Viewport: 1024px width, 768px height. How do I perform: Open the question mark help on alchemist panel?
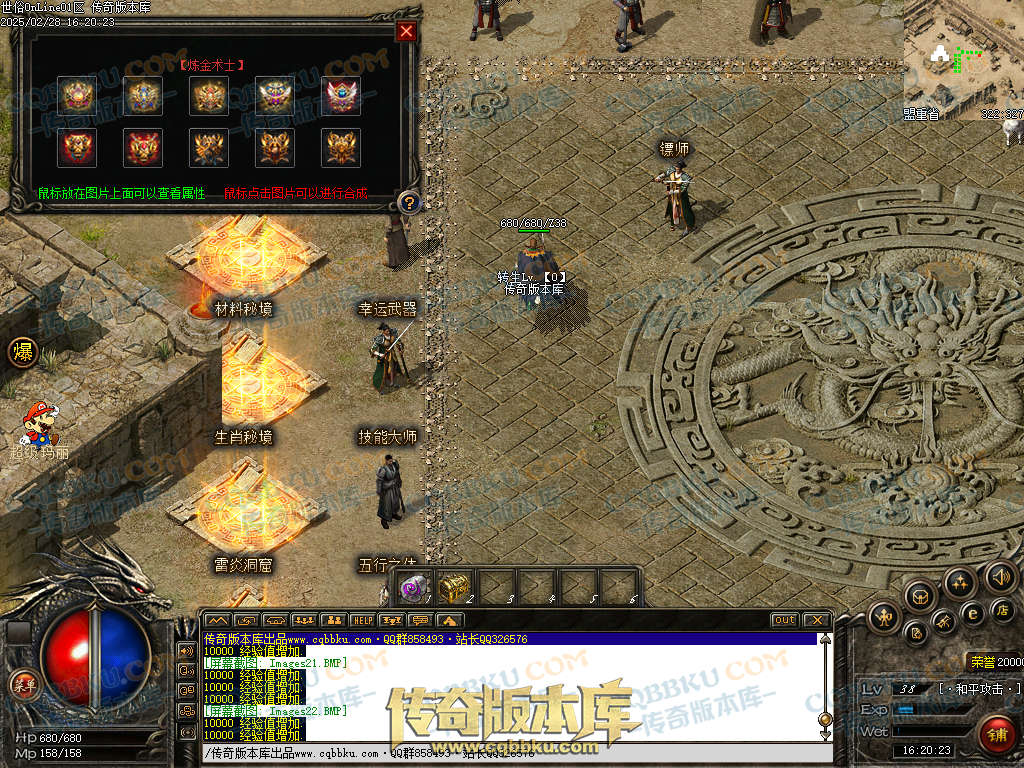click(x=407, y=203)
